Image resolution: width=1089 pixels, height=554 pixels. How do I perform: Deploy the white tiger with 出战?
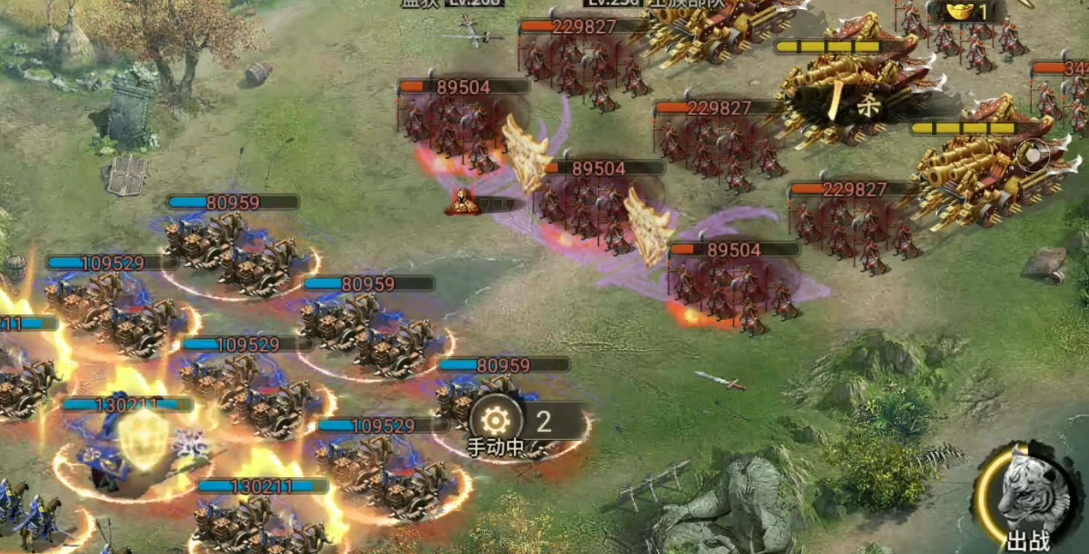[x=1029, y=498]
